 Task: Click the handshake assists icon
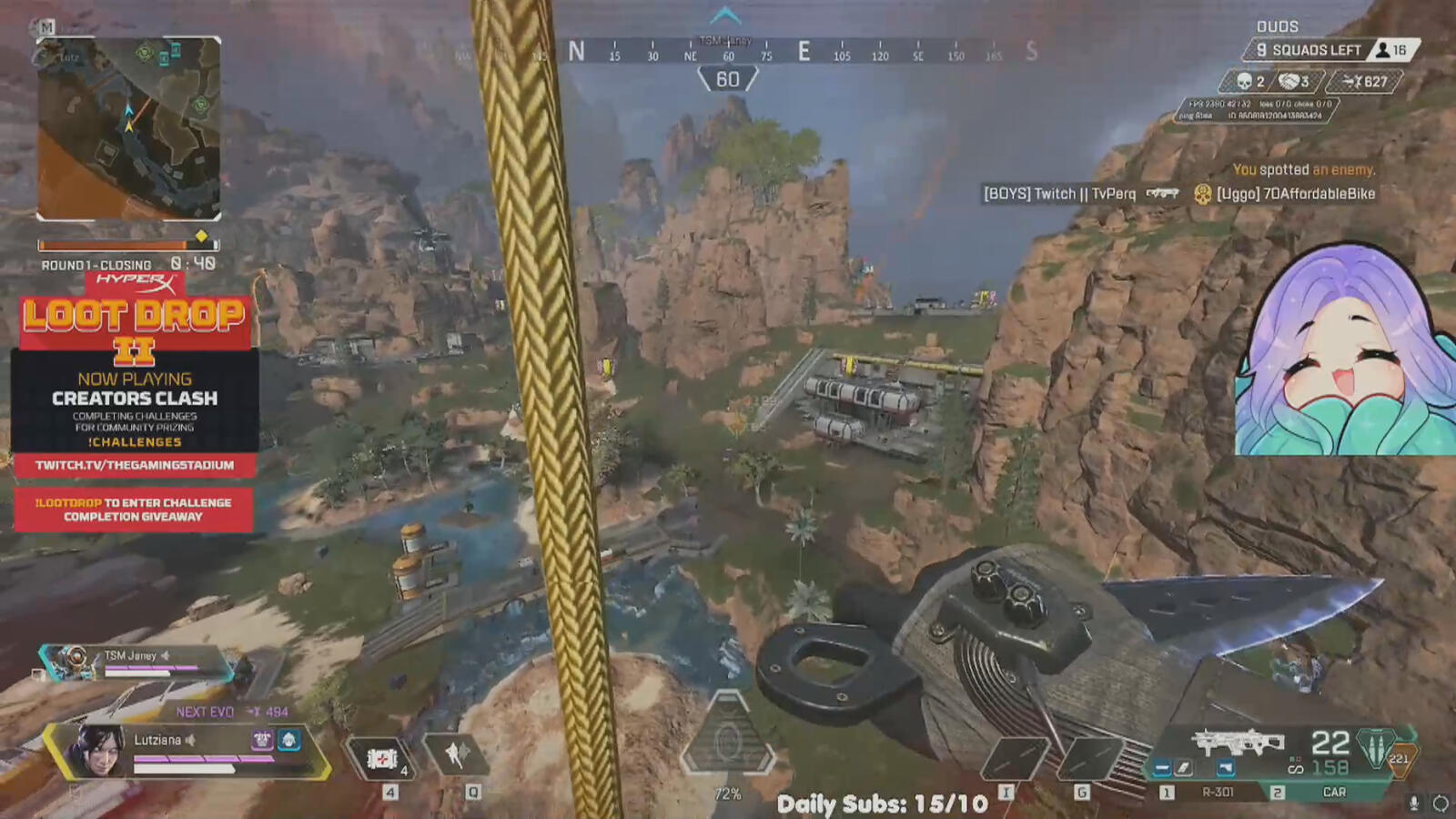[x=1289, y=82]
